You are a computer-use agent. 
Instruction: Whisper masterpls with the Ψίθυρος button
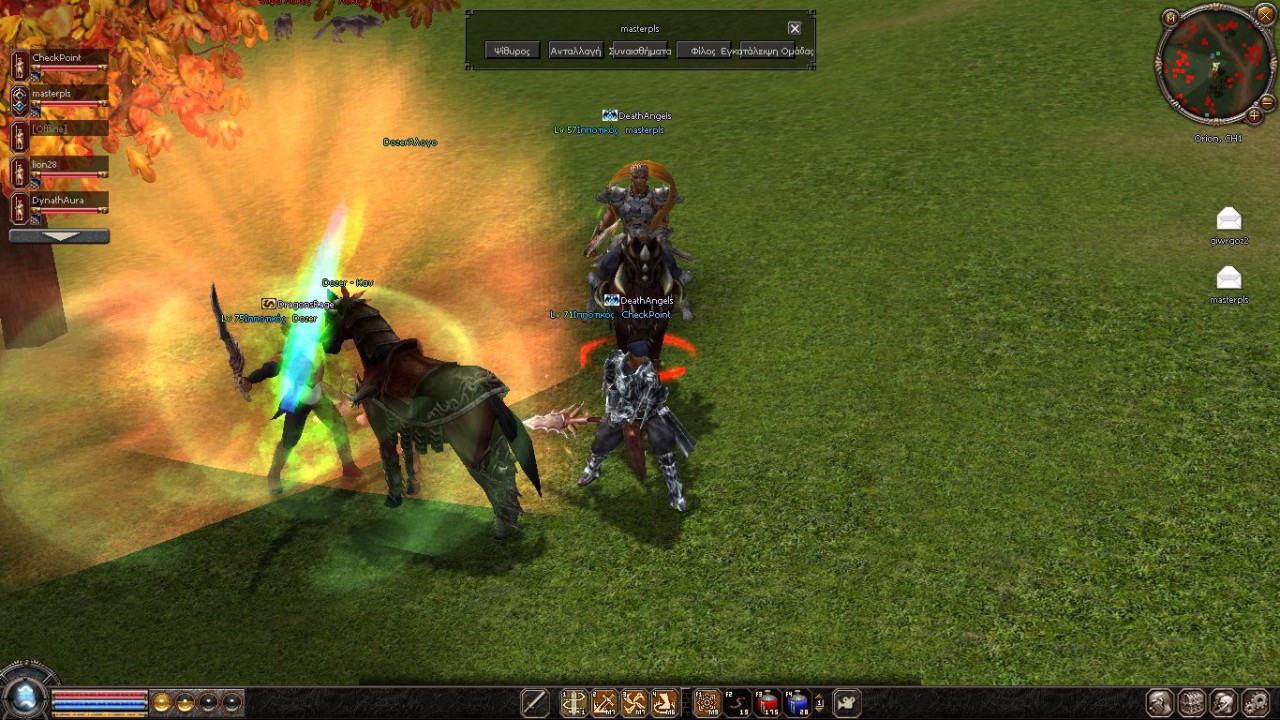pyautogui.click(x=512, y=51)
